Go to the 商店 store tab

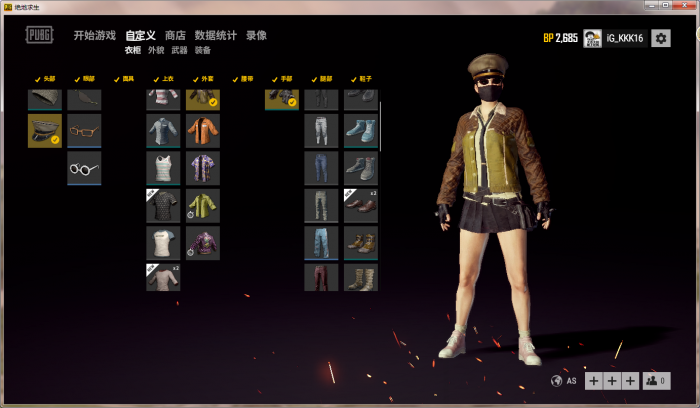pyautogui.click(x=175, y=36)
